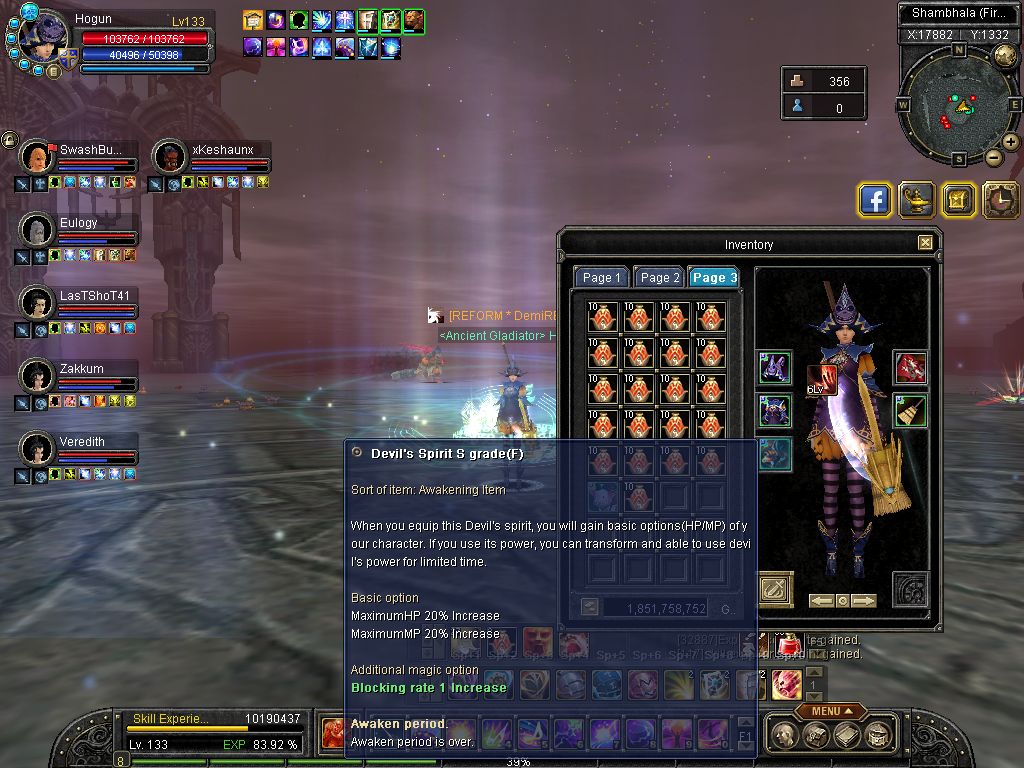The height and width of the screenshot is (768, 1024).
Task: Open inventory Page 2 tab
Action: click(659, 278)
